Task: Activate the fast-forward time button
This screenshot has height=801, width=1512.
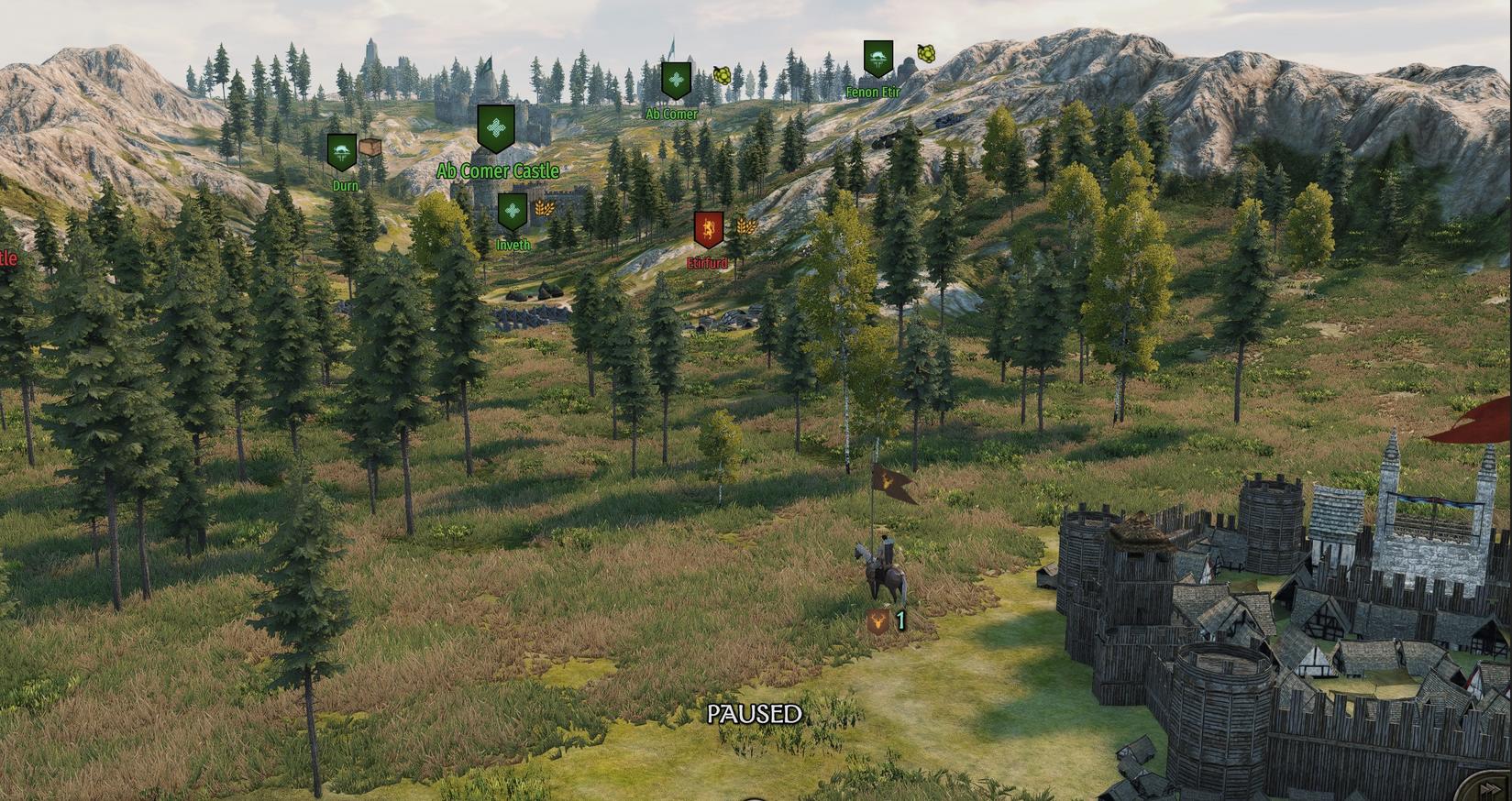Action: pyautogui.click(x=1493, y=788)
